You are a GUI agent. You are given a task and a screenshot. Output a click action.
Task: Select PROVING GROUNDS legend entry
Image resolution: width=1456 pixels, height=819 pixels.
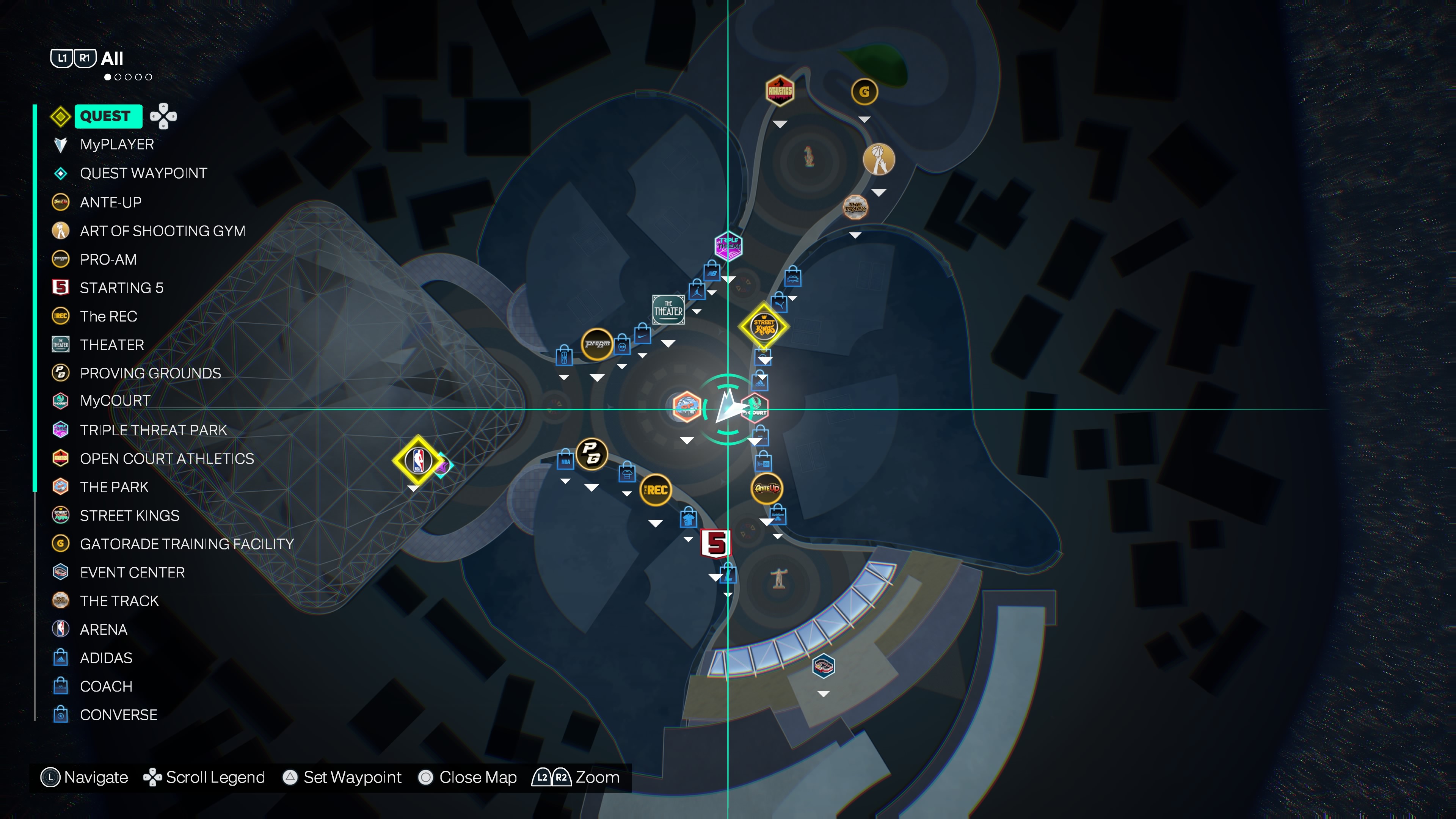click(x=150, y=373)
